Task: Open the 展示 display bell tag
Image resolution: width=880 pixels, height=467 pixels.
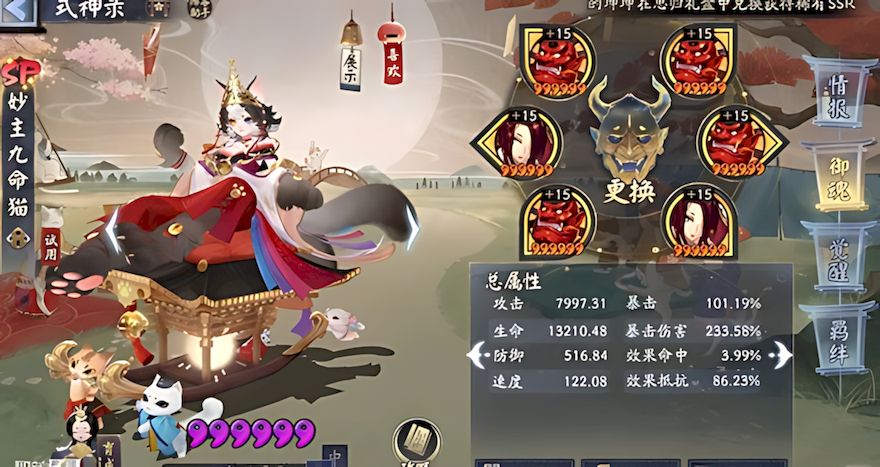Action: [350, 63]
